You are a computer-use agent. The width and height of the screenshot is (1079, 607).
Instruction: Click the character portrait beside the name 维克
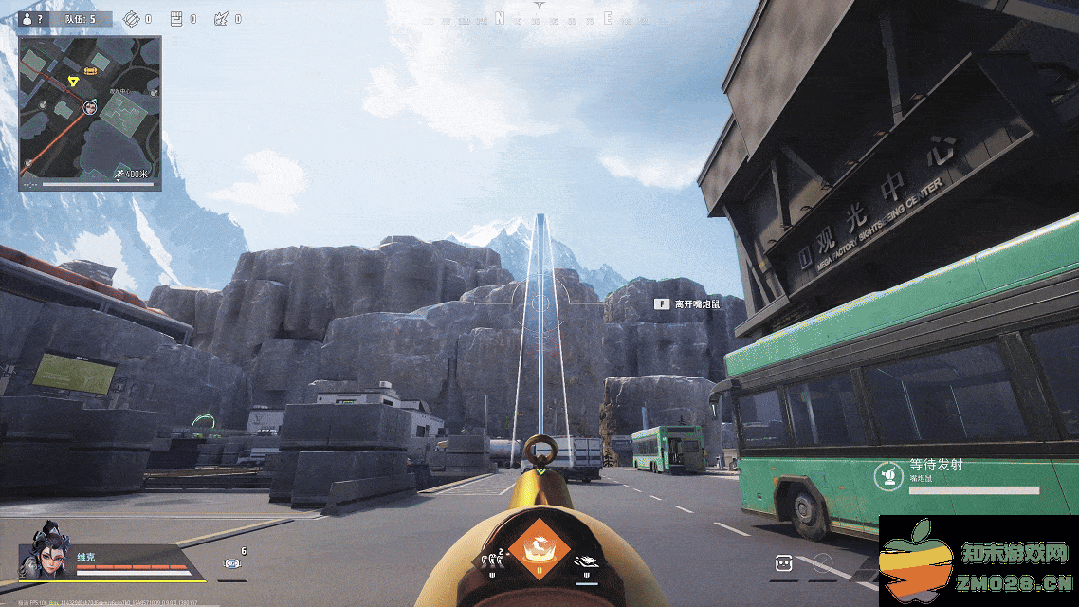(x=45, y=550)
